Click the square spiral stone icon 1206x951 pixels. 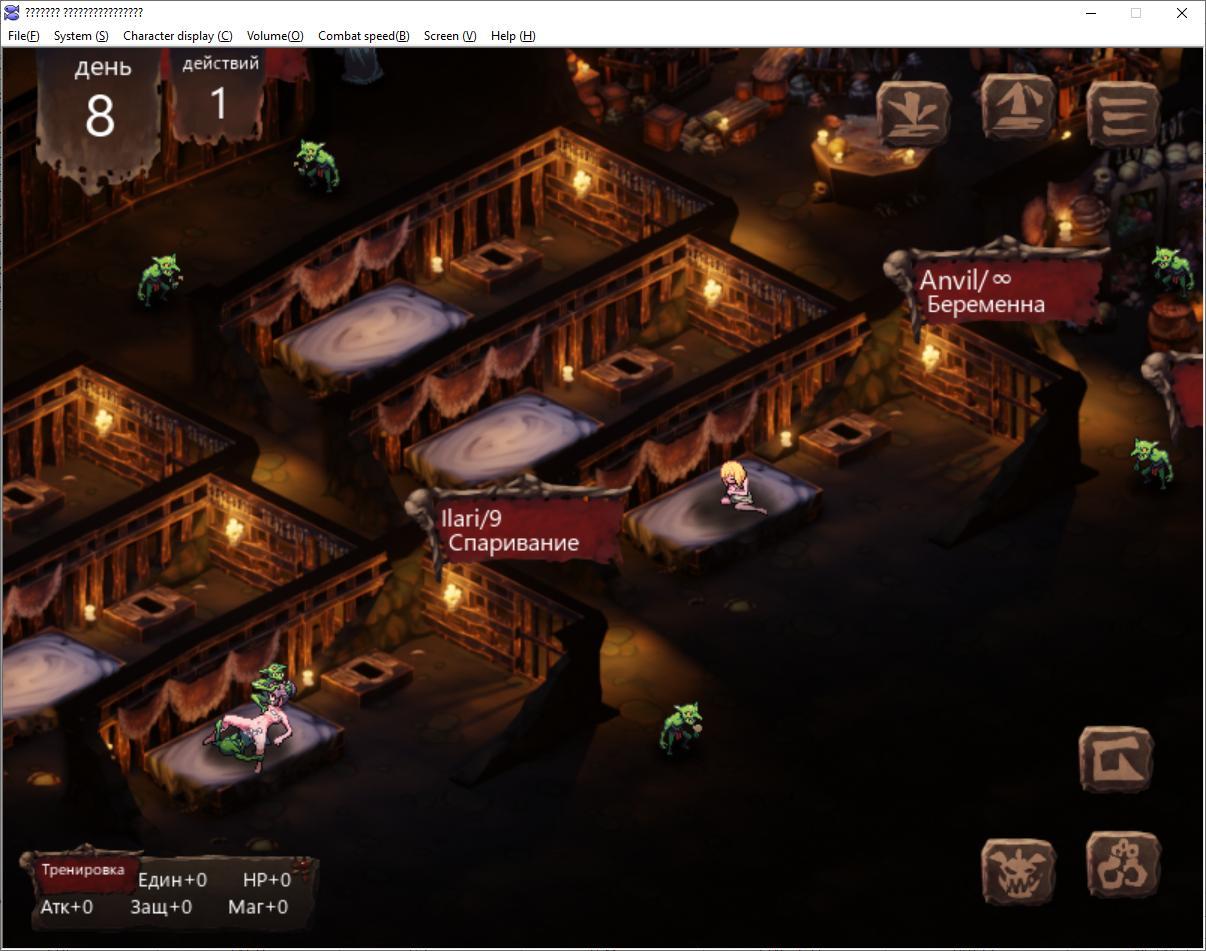pyautogui.click(x=1116, y=760)
